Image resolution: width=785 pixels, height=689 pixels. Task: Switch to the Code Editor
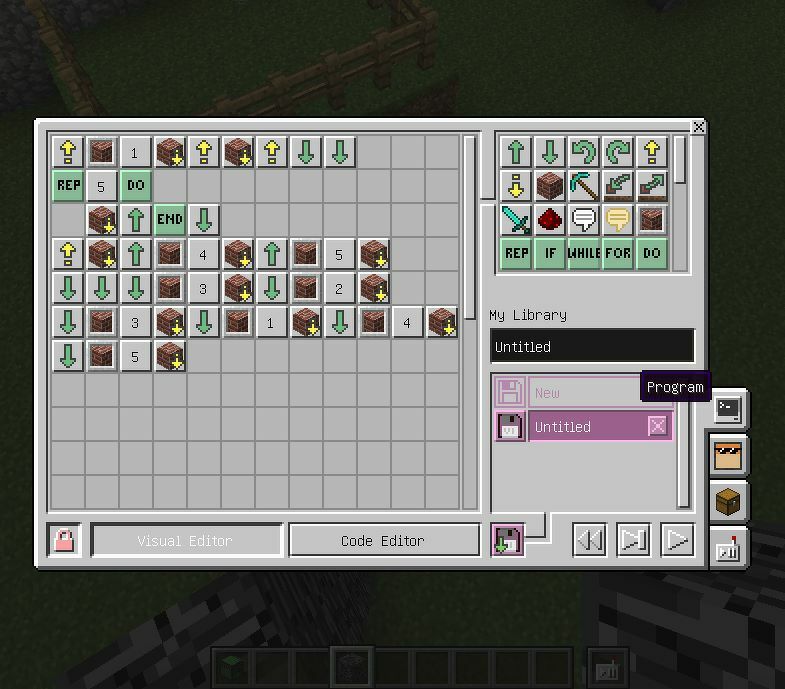pos(383,541)
